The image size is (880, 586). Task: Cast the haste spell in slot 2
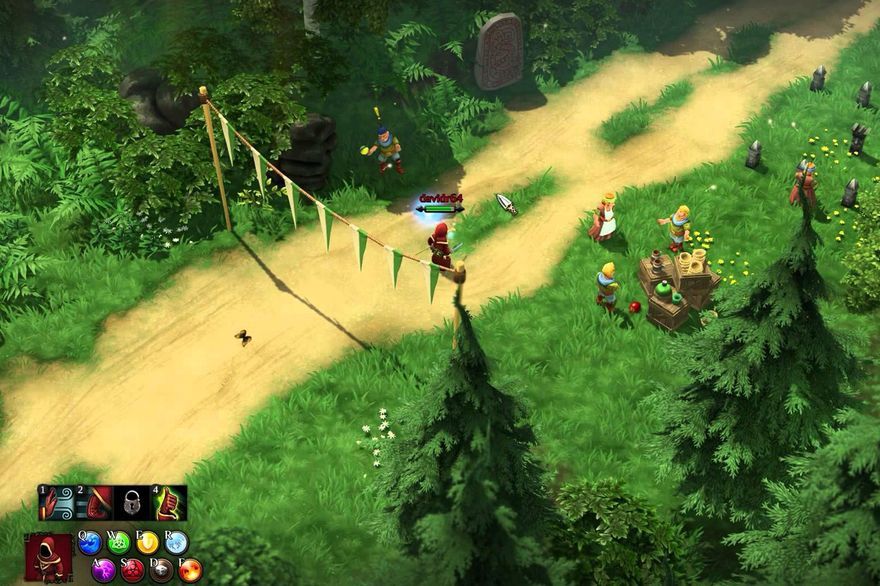click(x=94, y=503)
